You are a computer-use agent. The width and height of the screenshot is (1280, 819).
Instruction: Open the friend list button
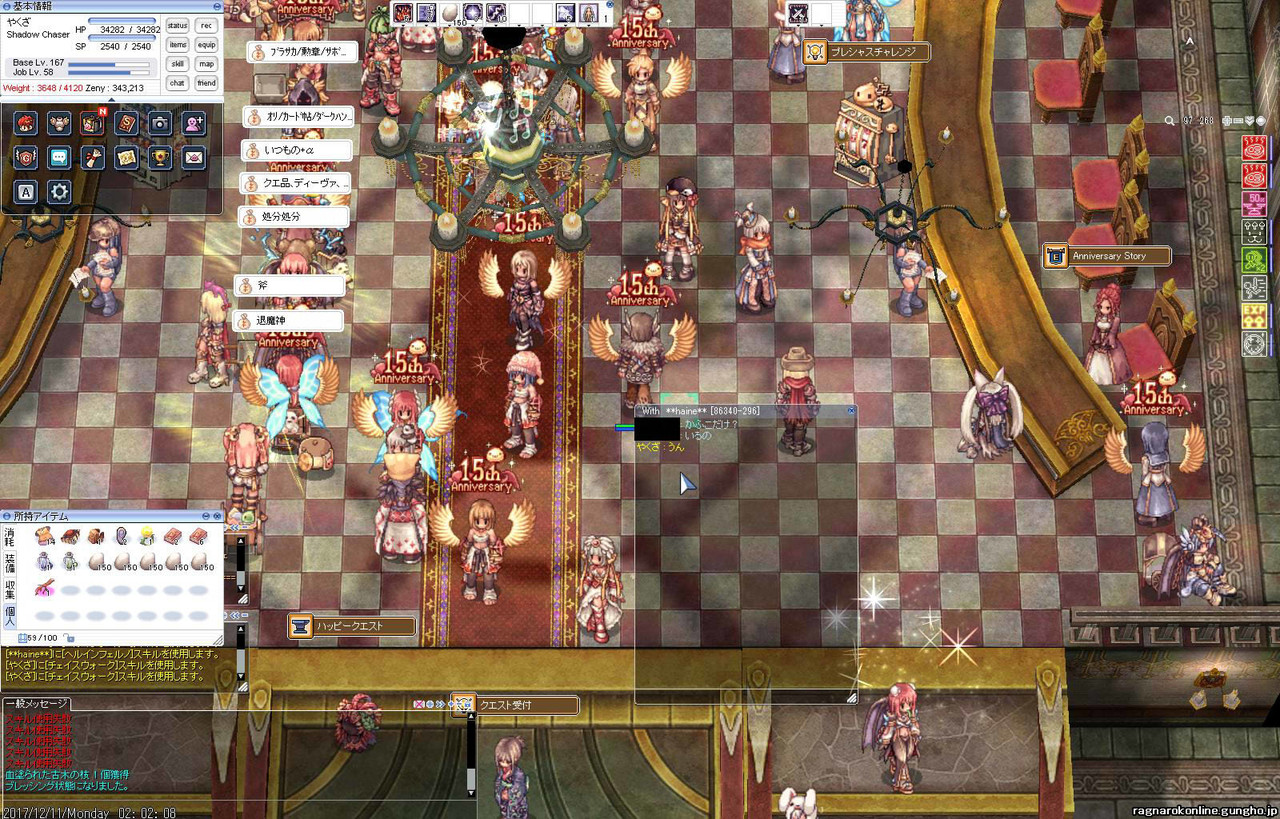coord(206,83)
